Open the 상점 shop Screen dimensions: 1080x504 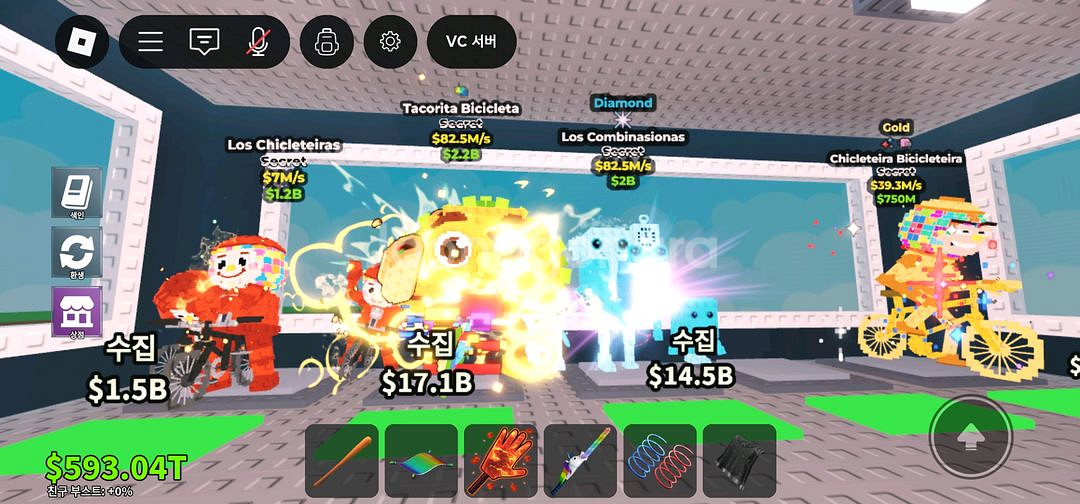76,311
